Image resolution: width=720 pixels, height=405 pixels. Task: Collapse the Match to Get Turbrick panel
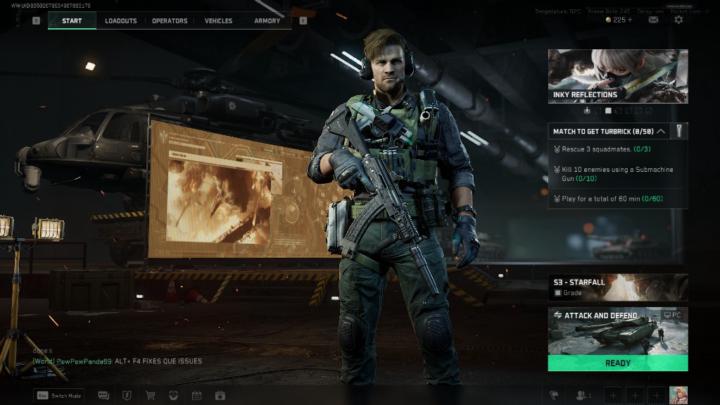coord(661,131)
